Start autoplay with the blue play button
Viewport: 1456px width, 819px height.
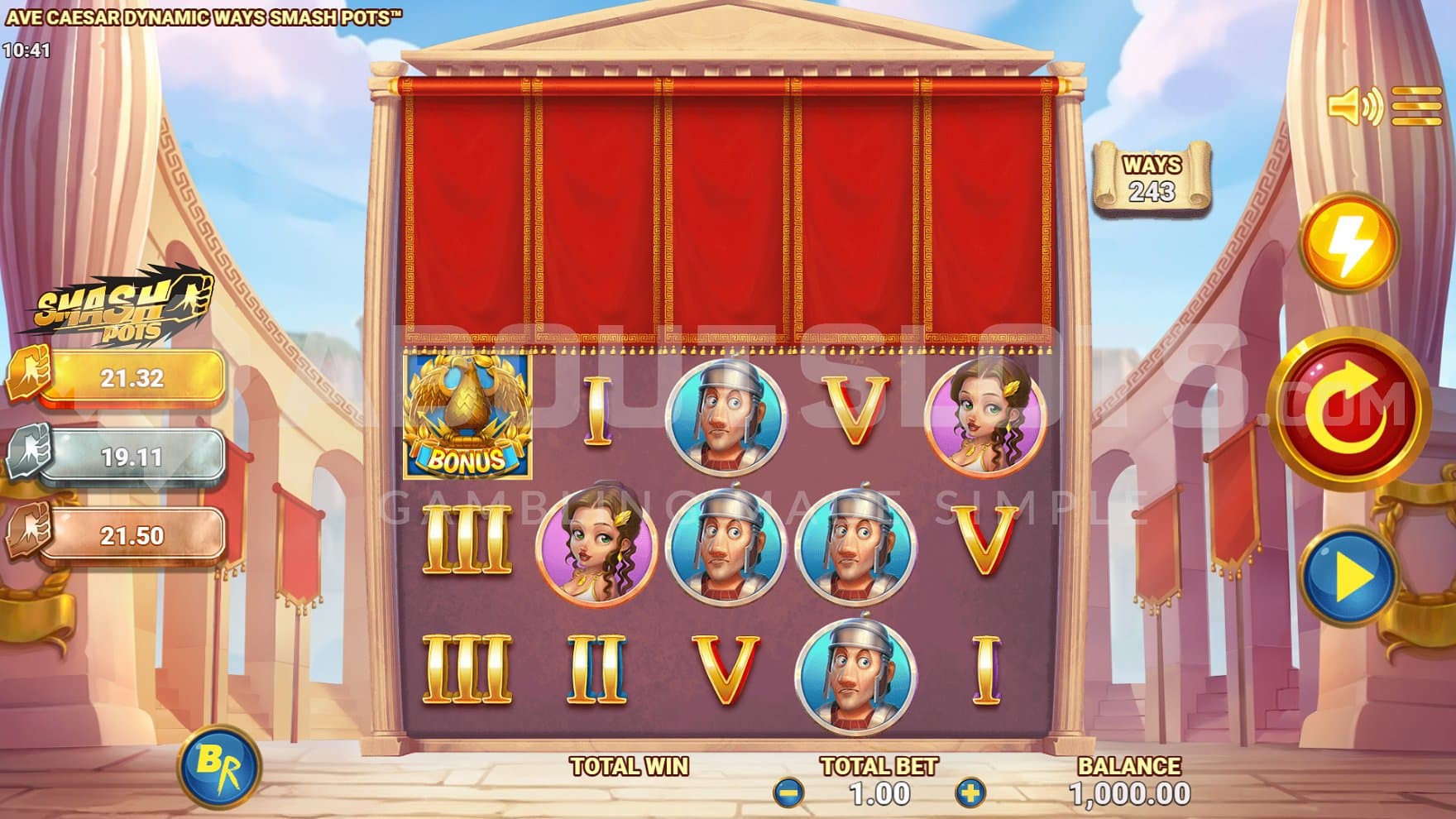[x=1349, y=575]
